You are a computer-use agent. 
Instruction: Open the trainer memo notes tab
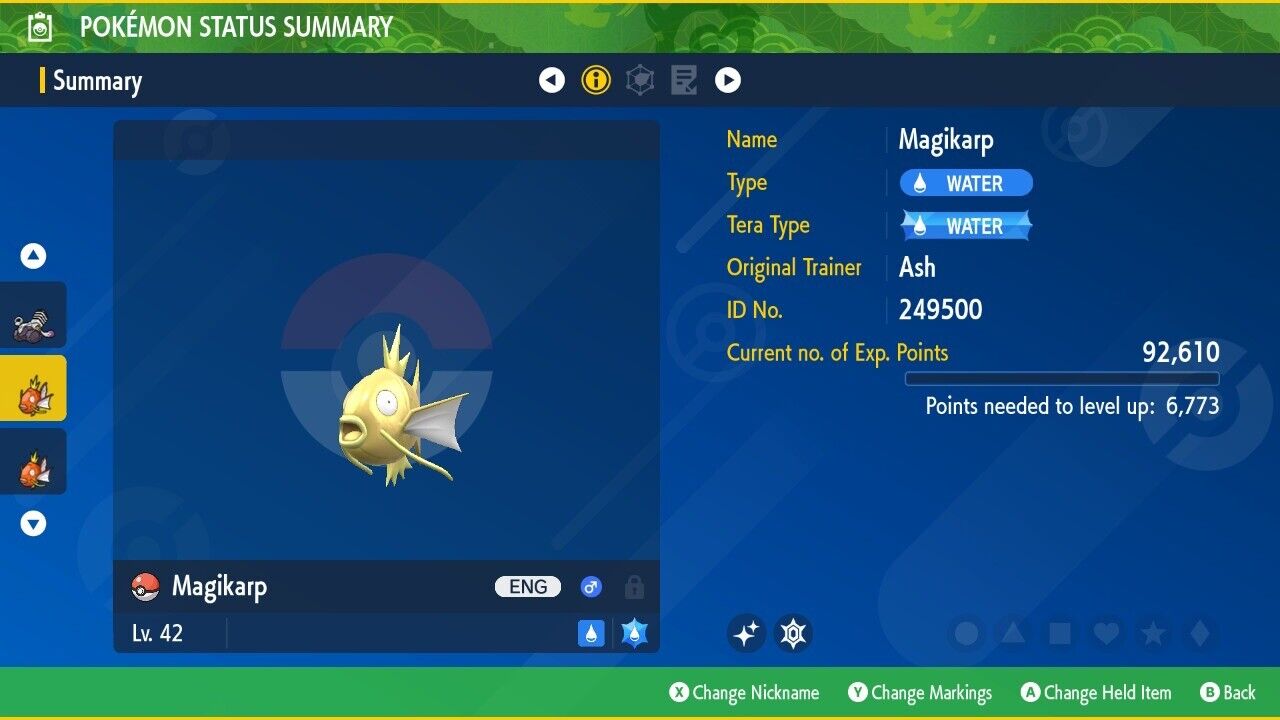[x=684, y=80]
